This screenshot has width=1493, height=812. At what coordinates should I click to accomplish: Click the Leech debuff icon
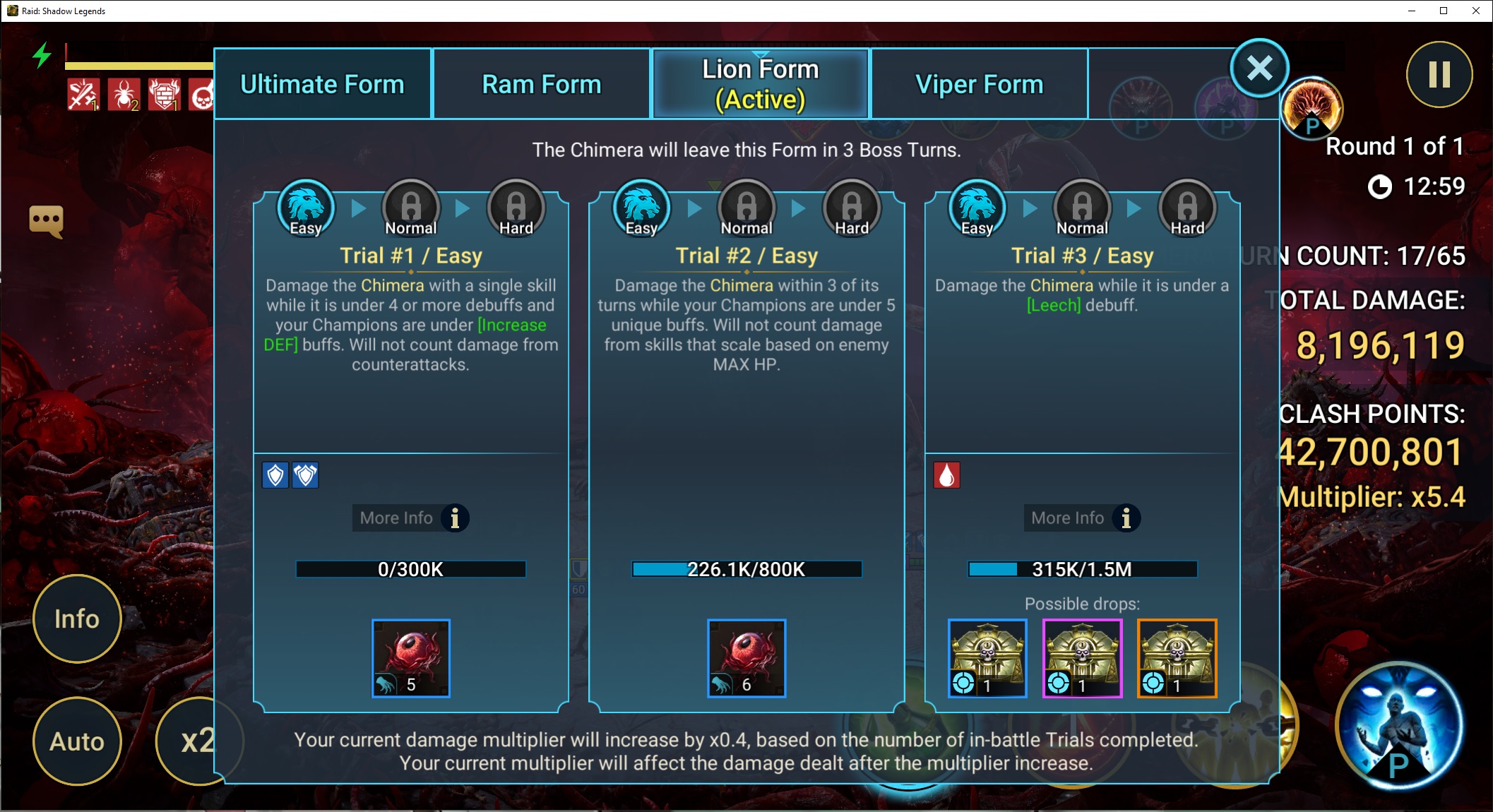(946, 475)
